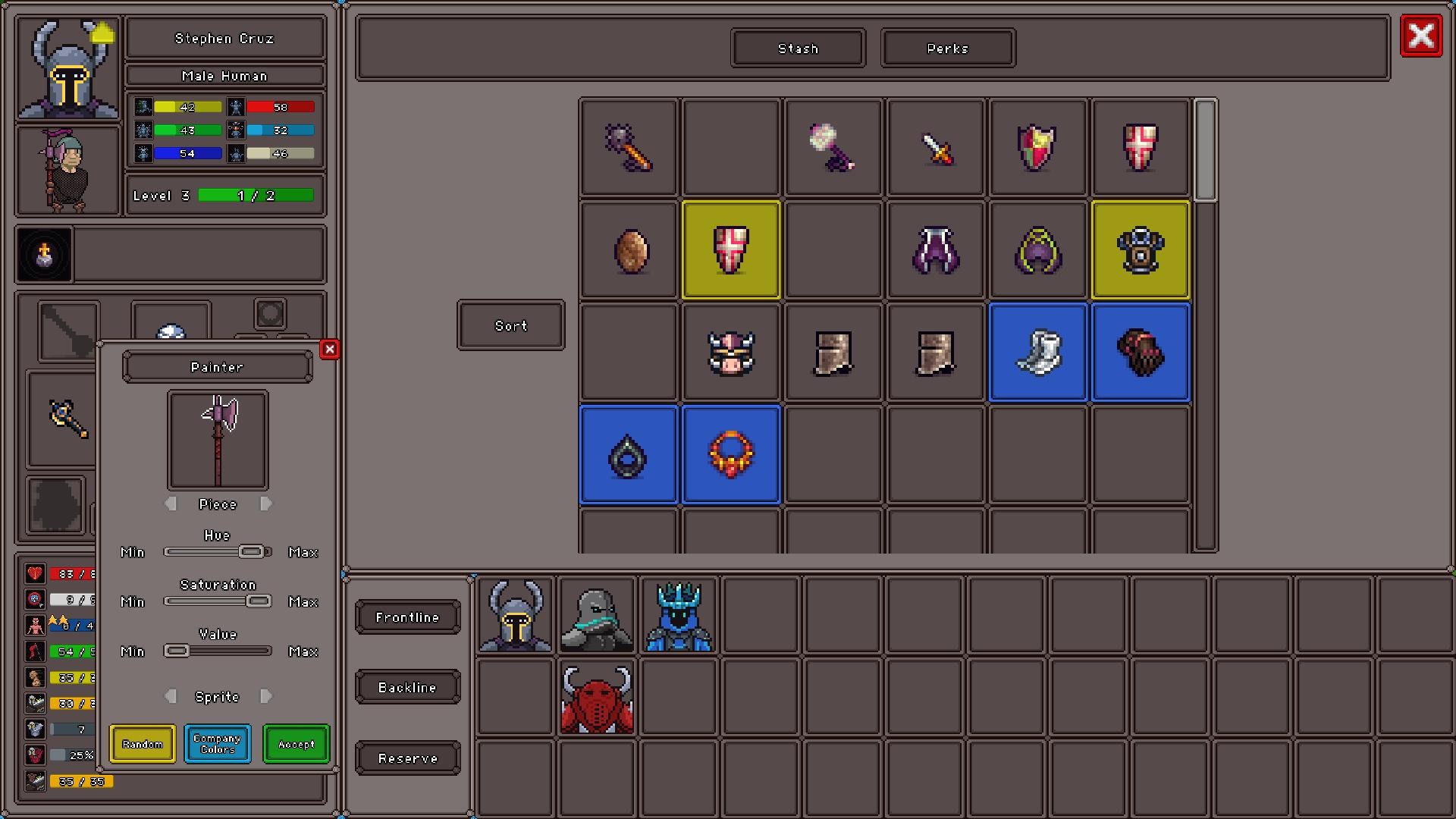
Task: Pick the red cross kite shield item
Action: [1141, 146]
